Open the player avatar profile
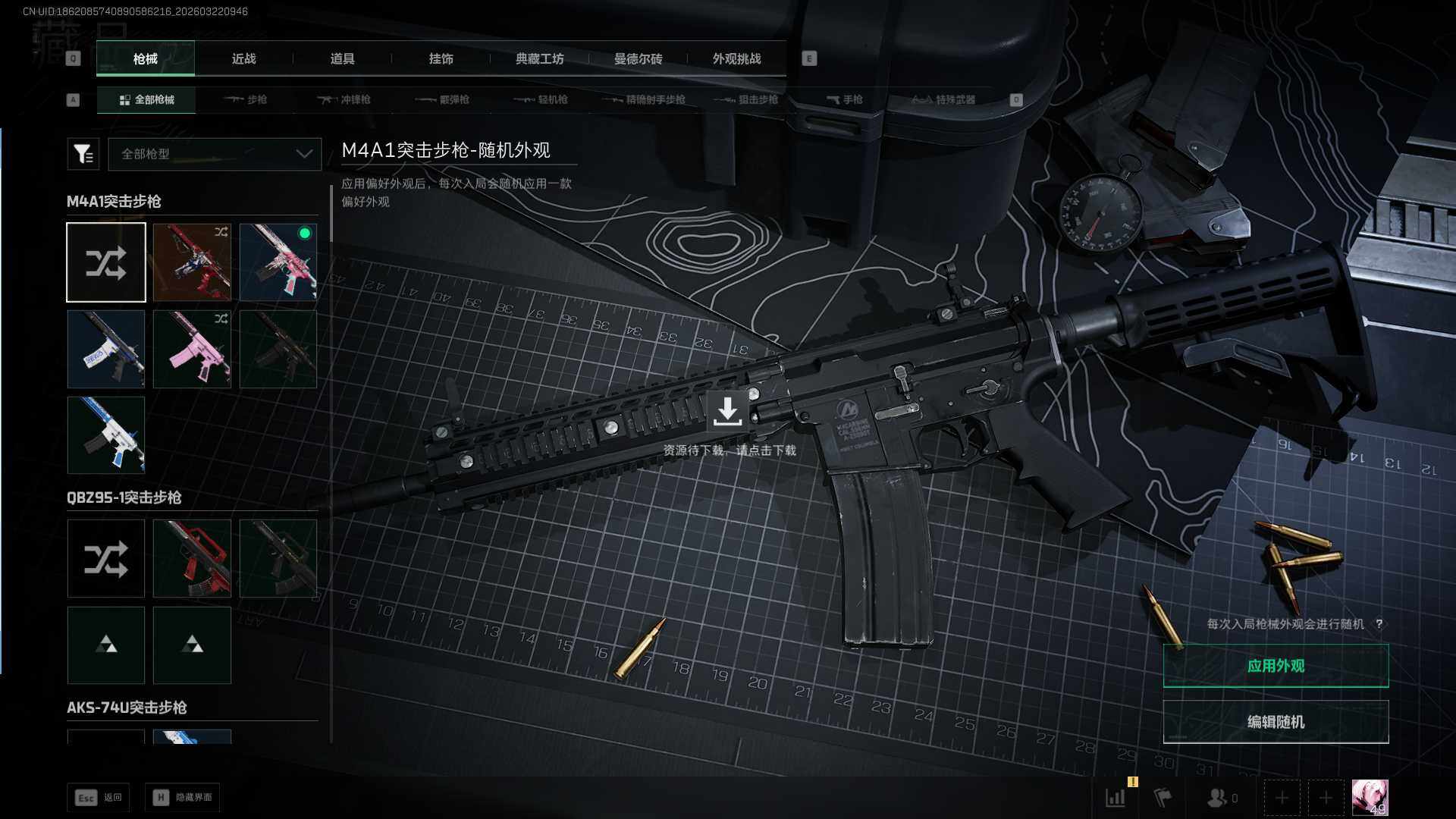1456x819 pixels. [1370, 798]
